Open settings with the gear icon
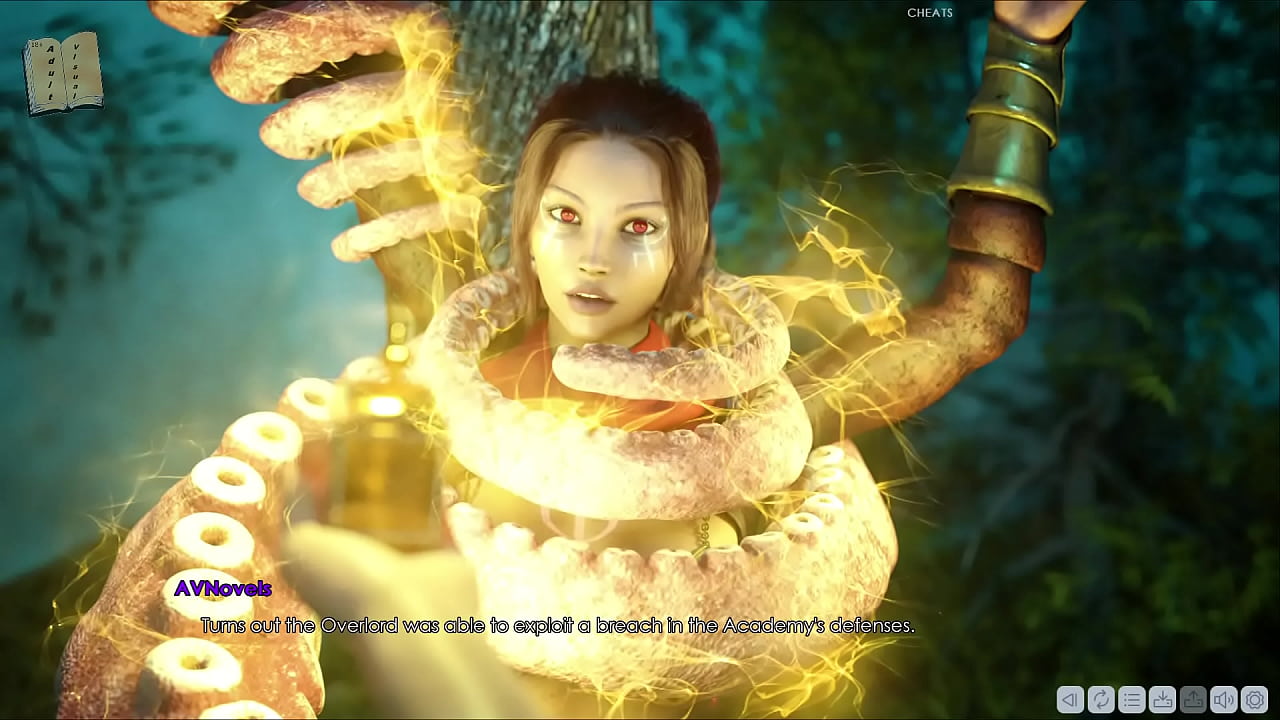 pos(1253,700)
